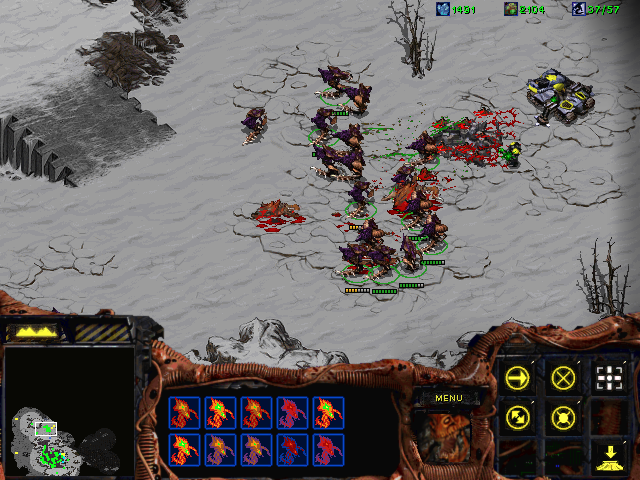Screen dimensions: 640x480
Task: Open the game MENU
Action: coord(448,398)
